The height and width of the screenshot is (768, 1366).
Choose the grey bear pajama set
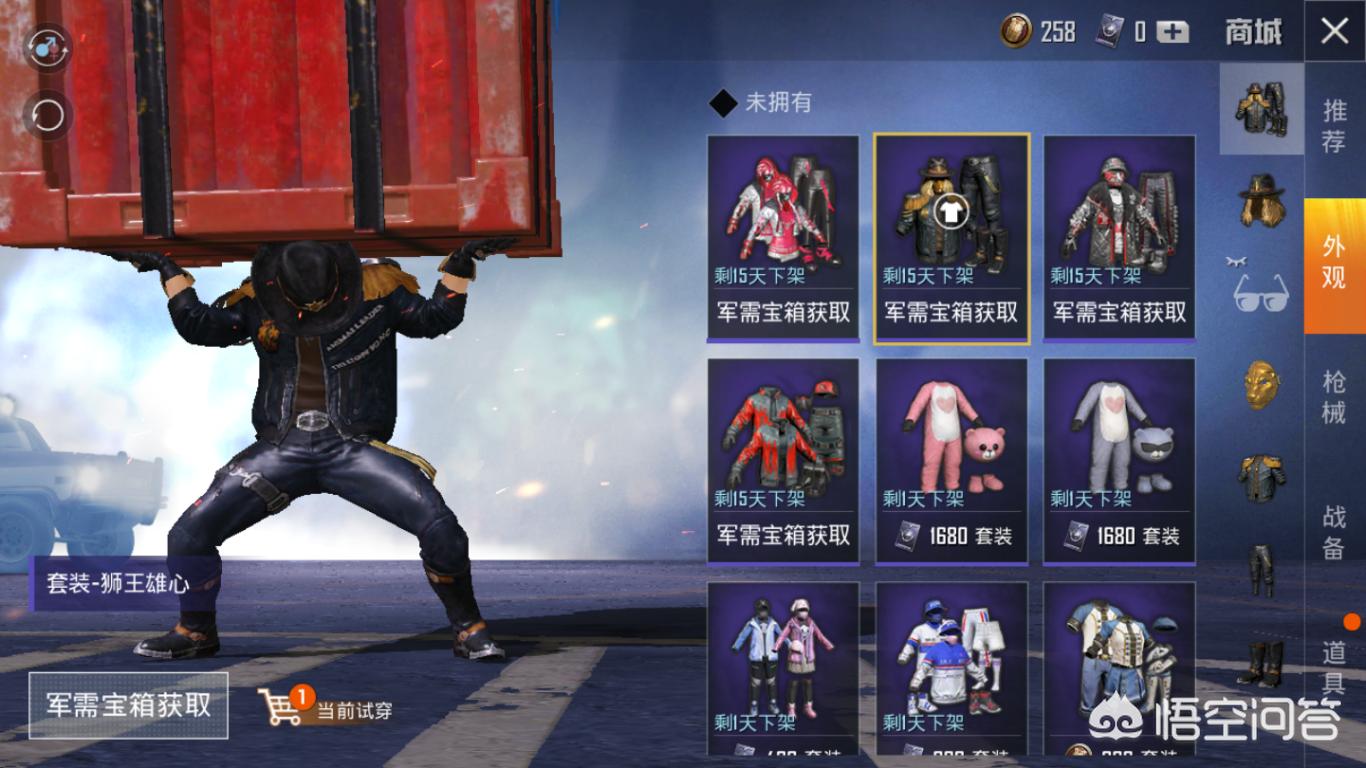pyautogui.click(x=1119, y=460)
